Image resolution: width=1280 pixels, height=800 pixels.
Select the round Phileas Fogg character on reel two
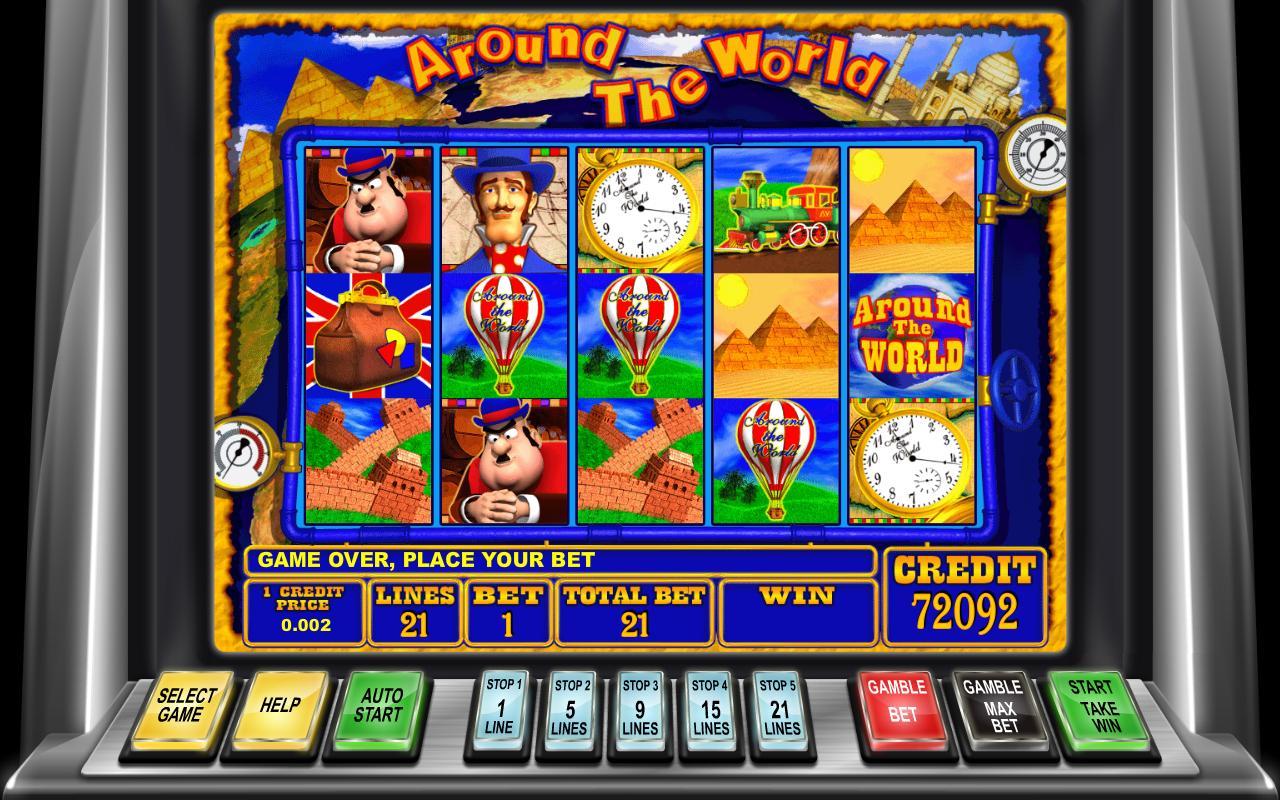point(505,465)
